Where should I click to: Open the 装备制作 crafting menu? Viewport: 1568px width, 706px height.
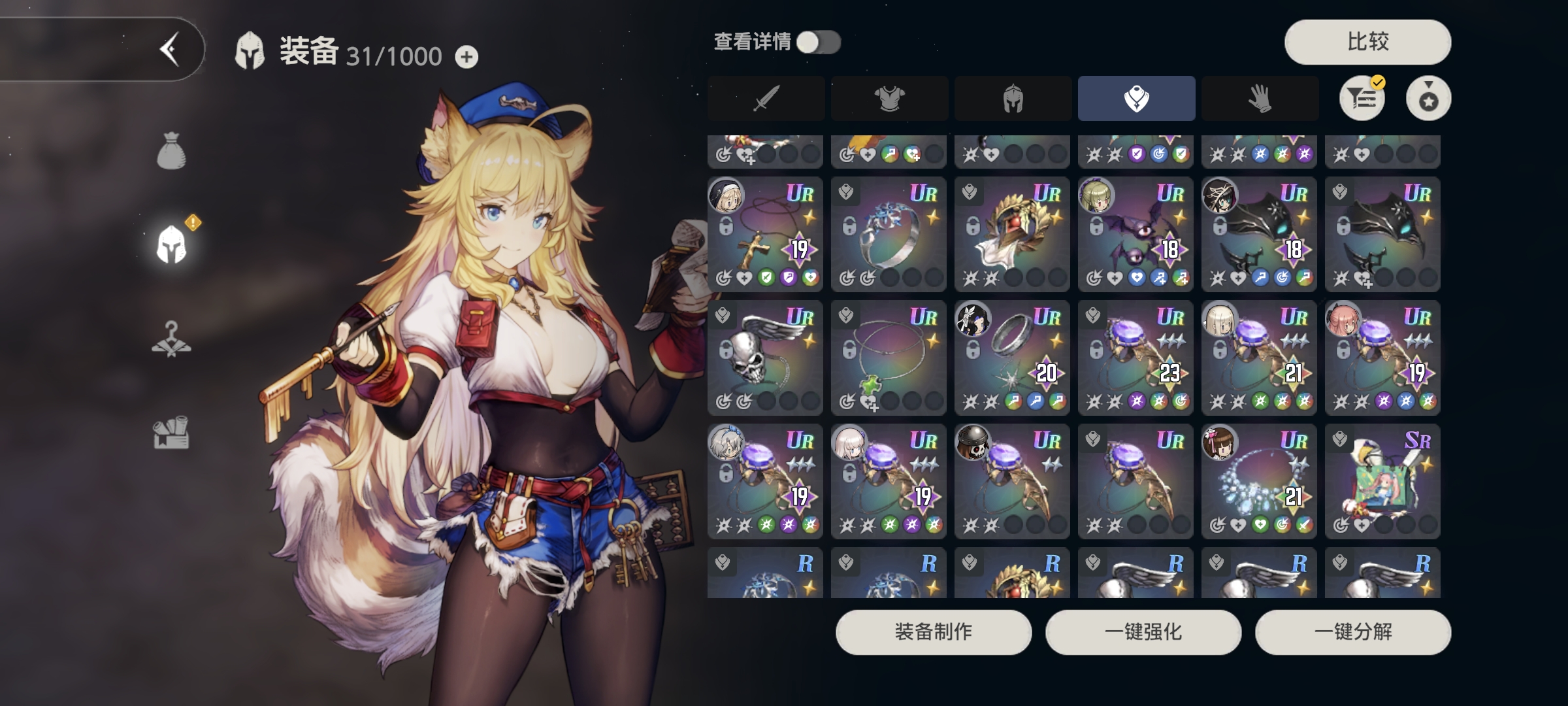[x=934, y=632]
